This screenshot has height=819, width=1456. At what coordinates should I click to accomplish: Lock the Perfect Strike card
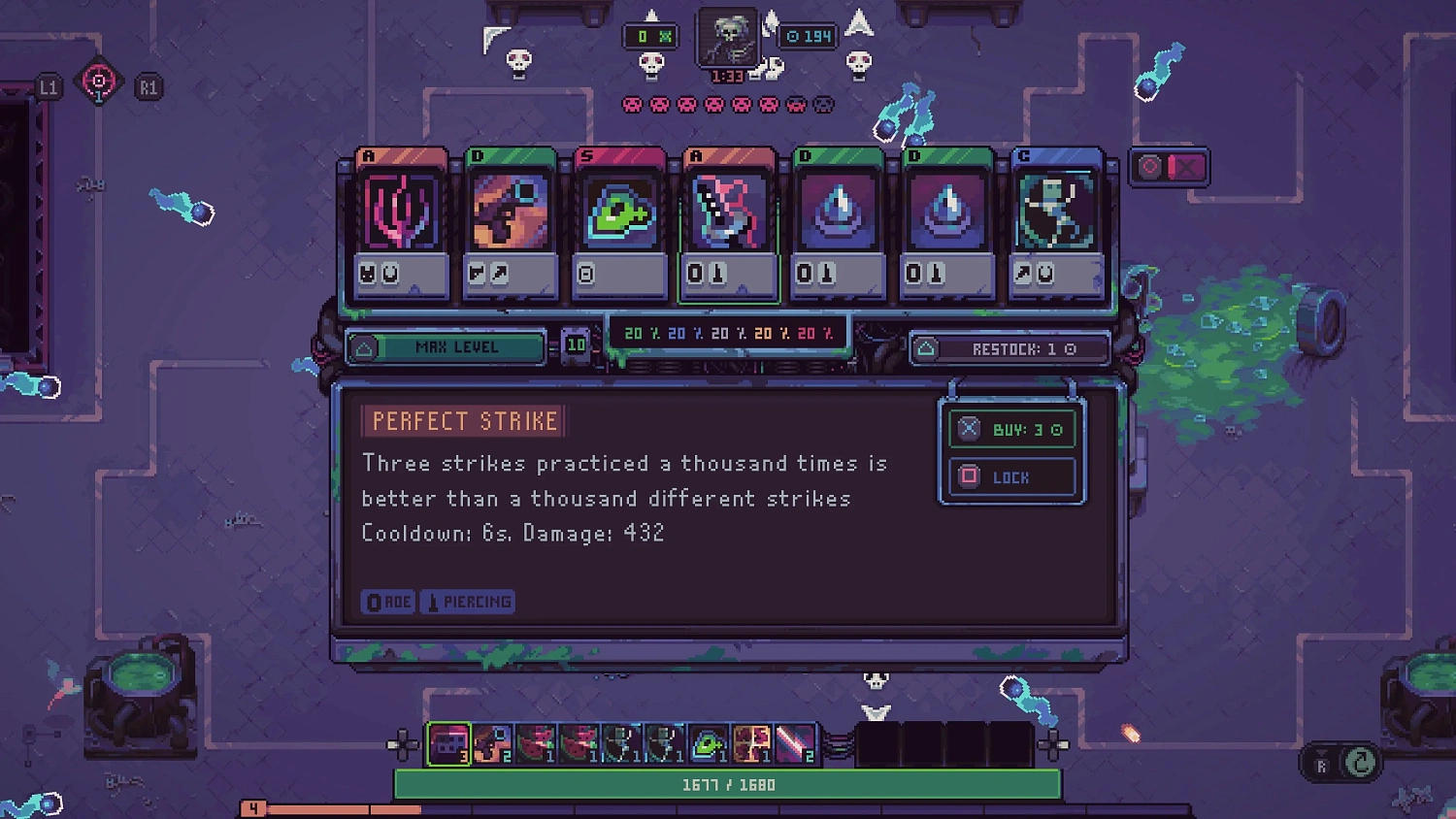pyautogui.click(x=1012, y=476)
